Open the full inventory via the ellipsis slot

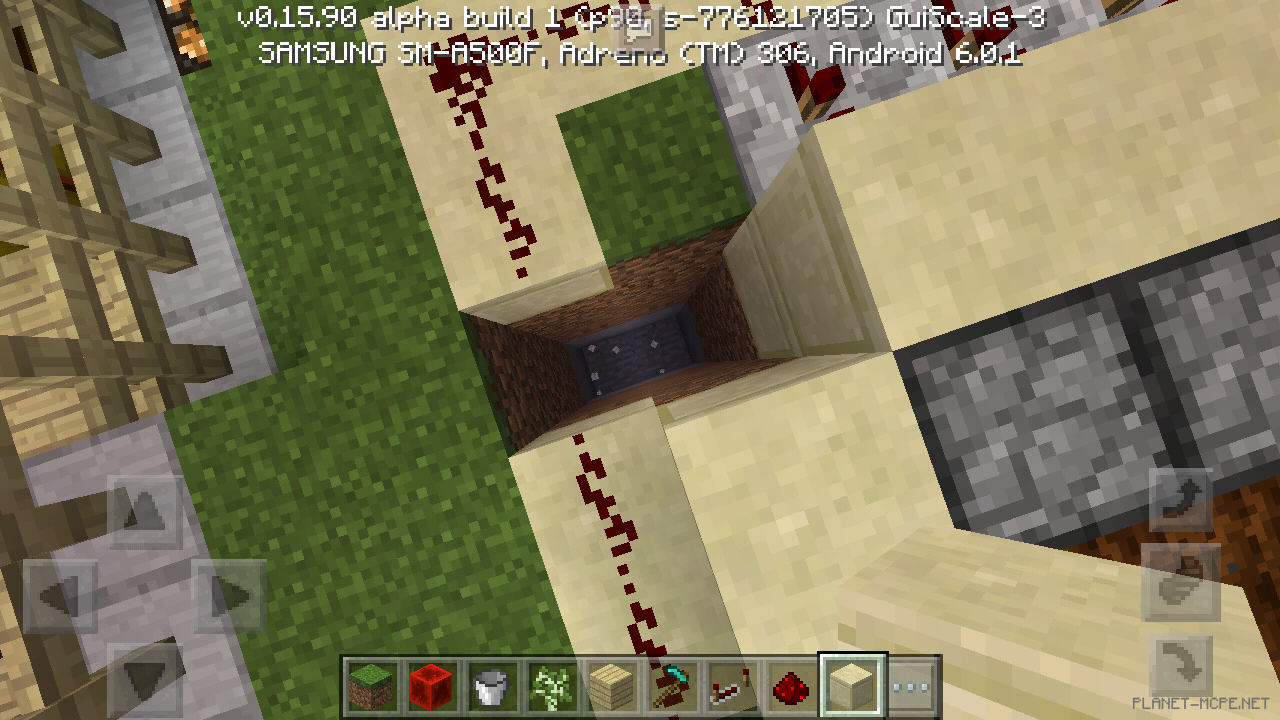pos(912,684)
